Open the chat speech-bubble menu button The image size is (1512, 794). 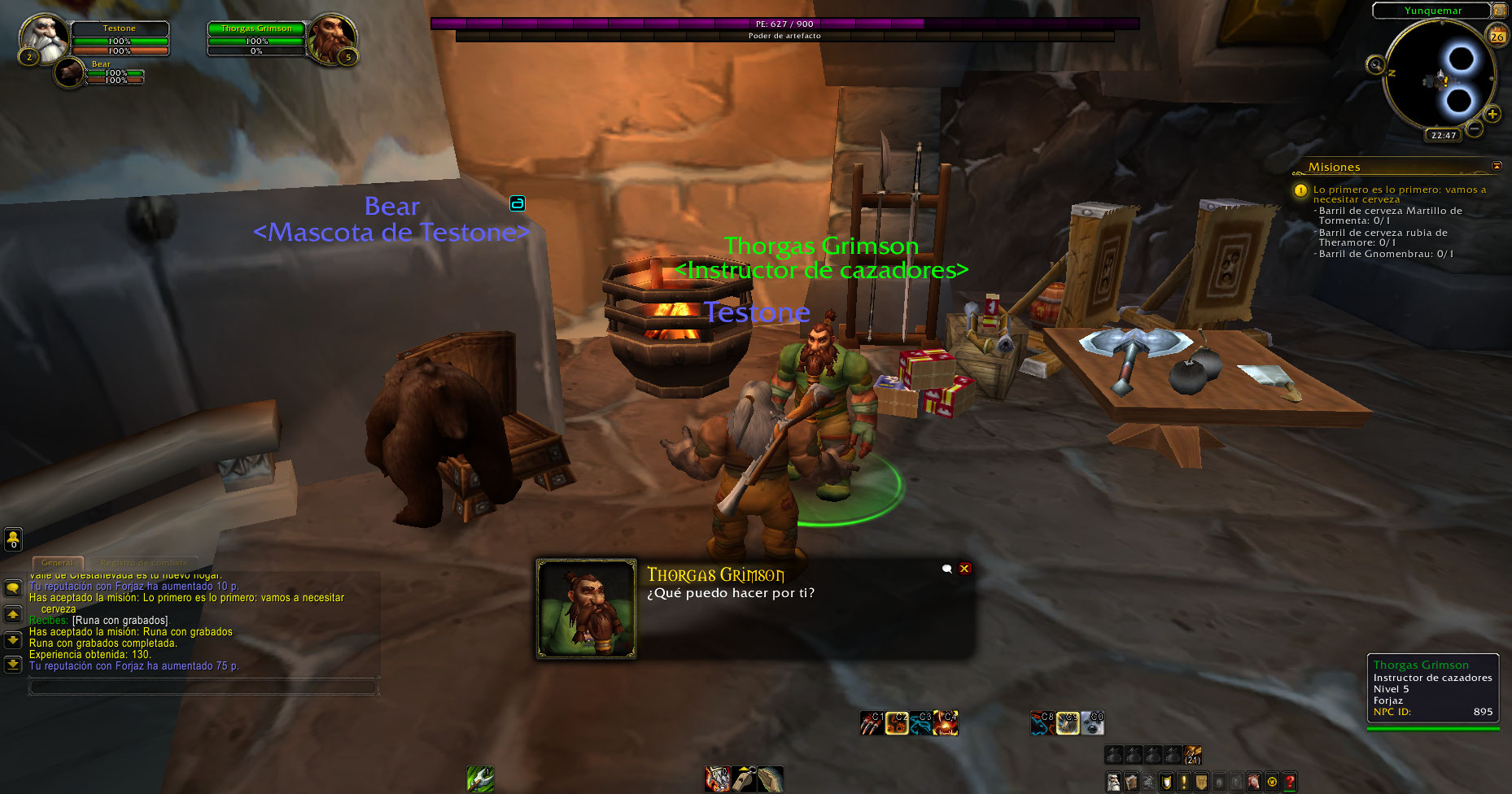tap(13, 587)
